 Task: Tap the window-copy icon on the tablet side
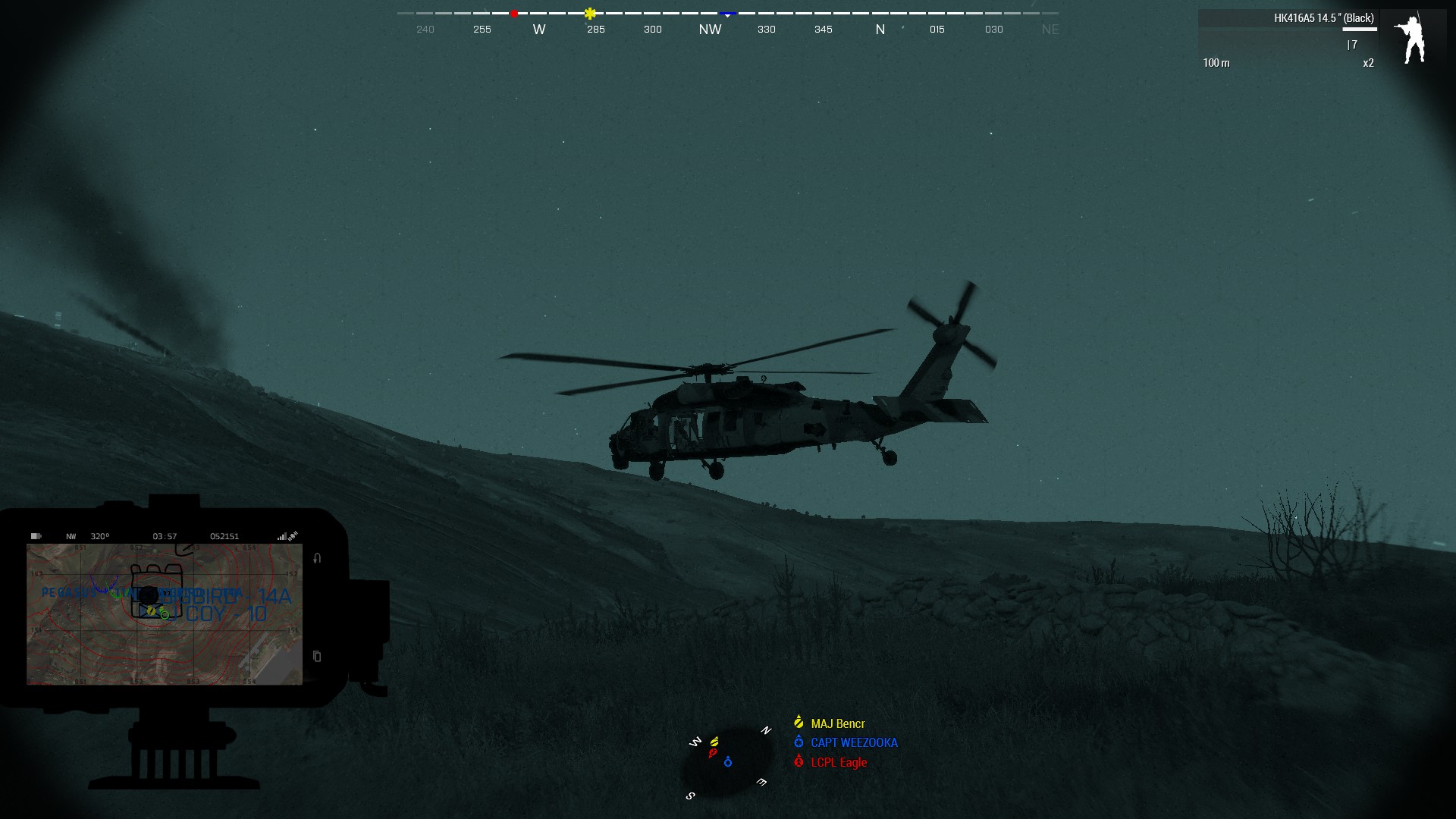click(317, 657)
